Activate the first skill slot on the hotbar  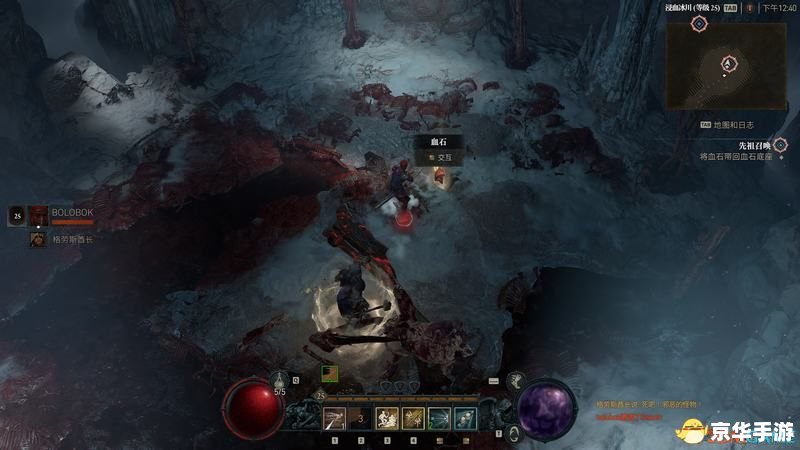[x=334, y=419]
